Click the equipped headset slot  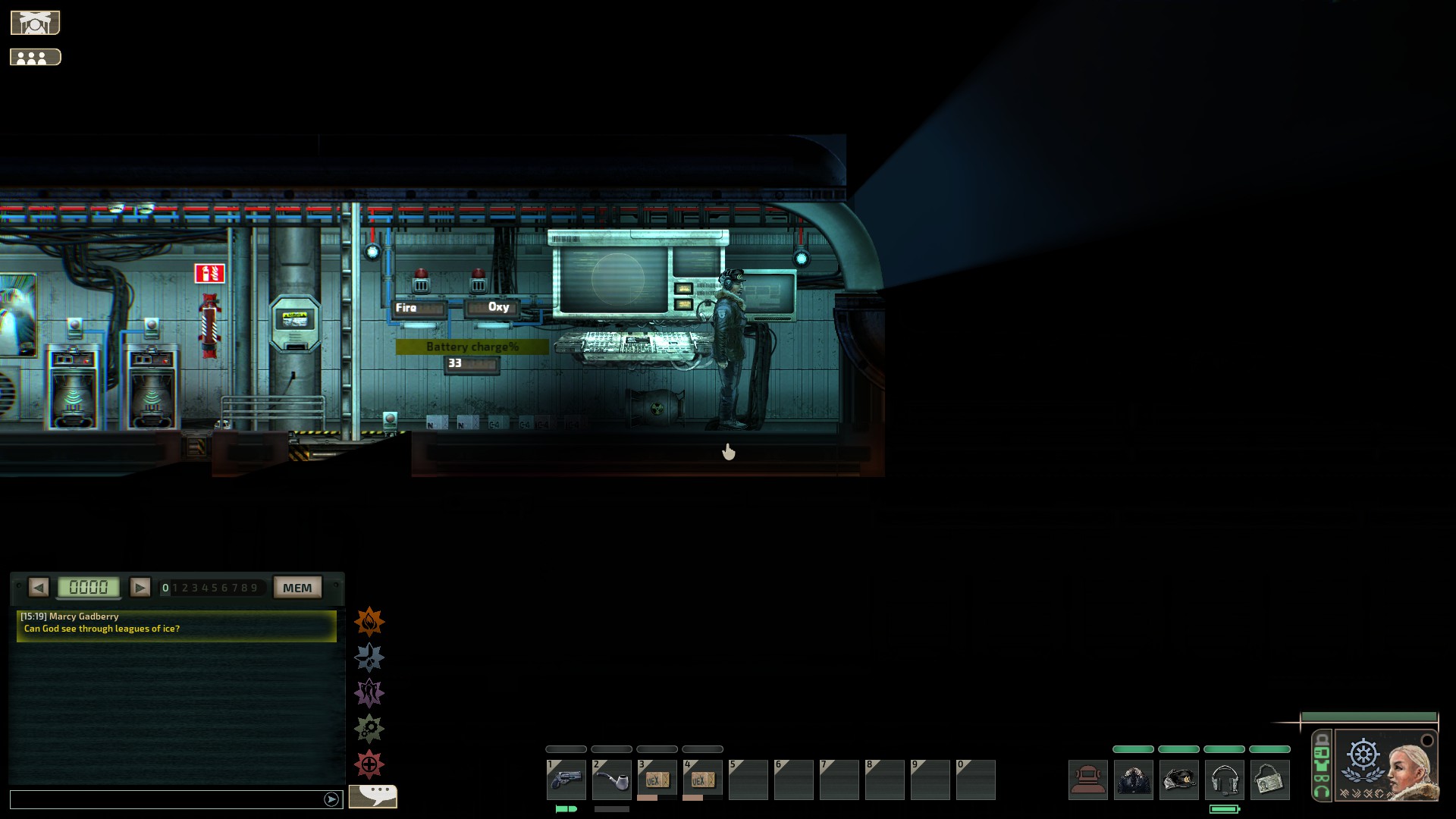coord(1225,780)
